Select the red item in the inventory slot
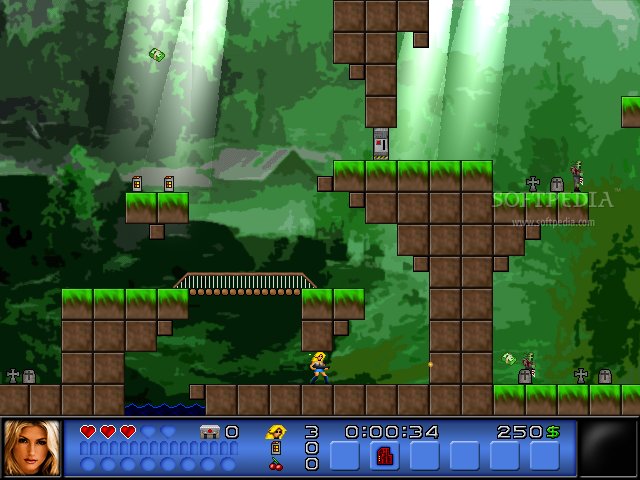Screen dimensions: 640x480 385,456
